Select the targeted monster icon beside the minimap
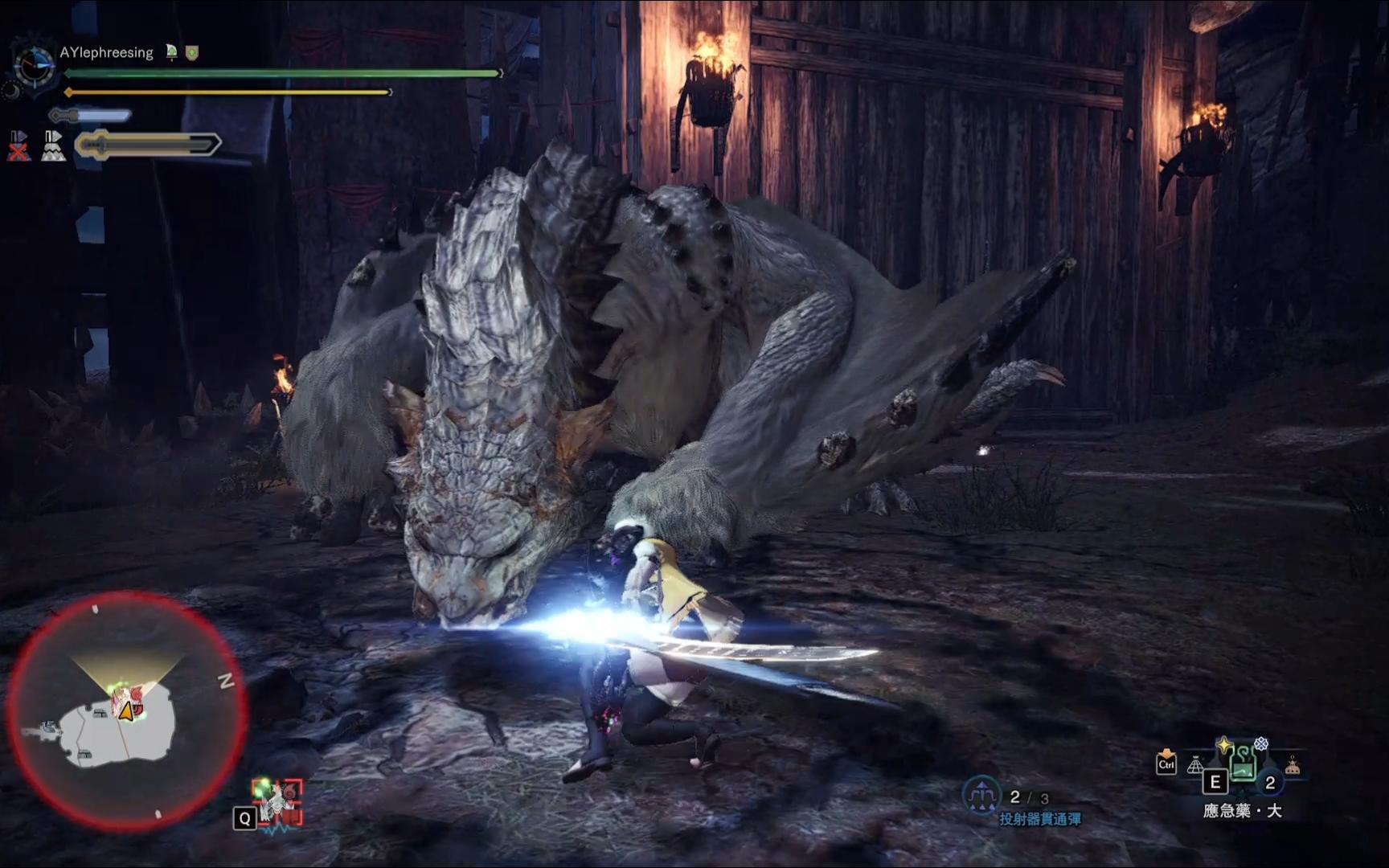Viewport: 1389px width, 868px height. (x=278, y=800)
